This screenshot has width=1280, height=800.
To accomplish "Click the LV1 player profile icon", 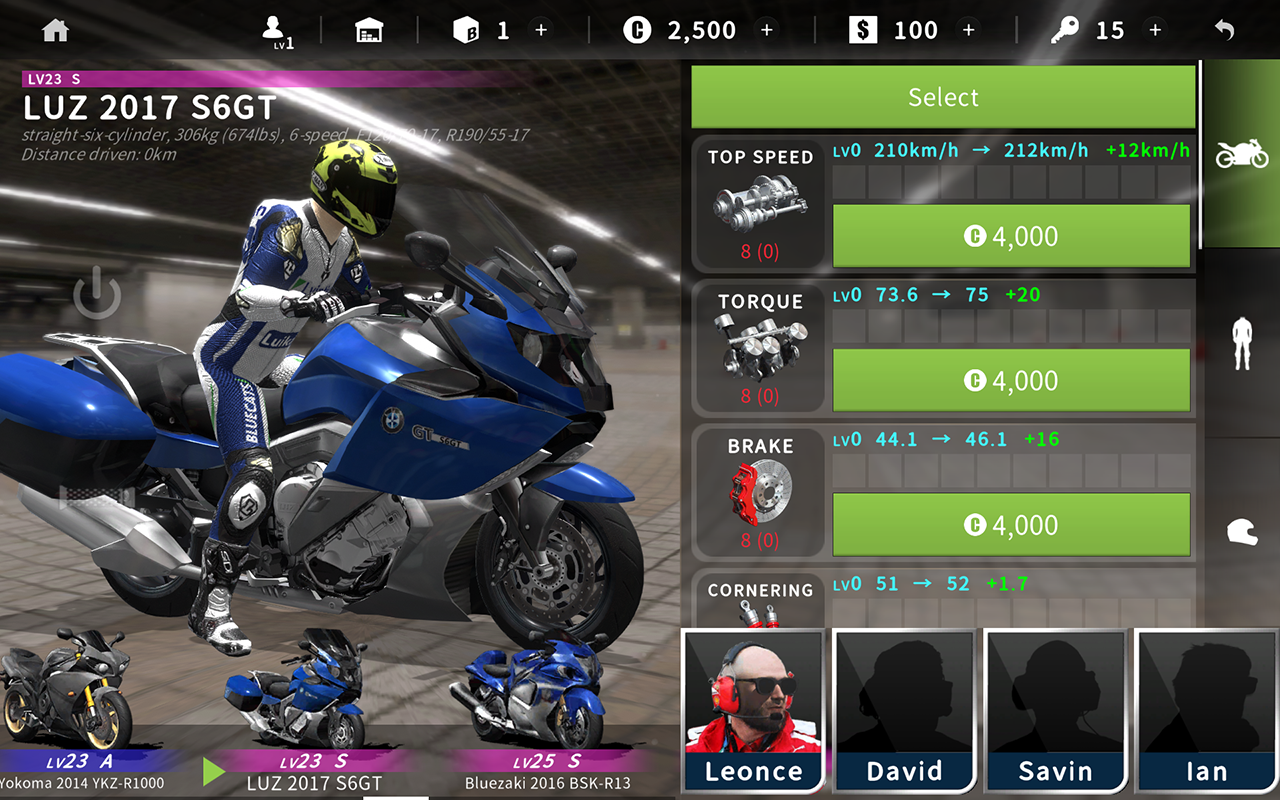I will click(274, 27).
